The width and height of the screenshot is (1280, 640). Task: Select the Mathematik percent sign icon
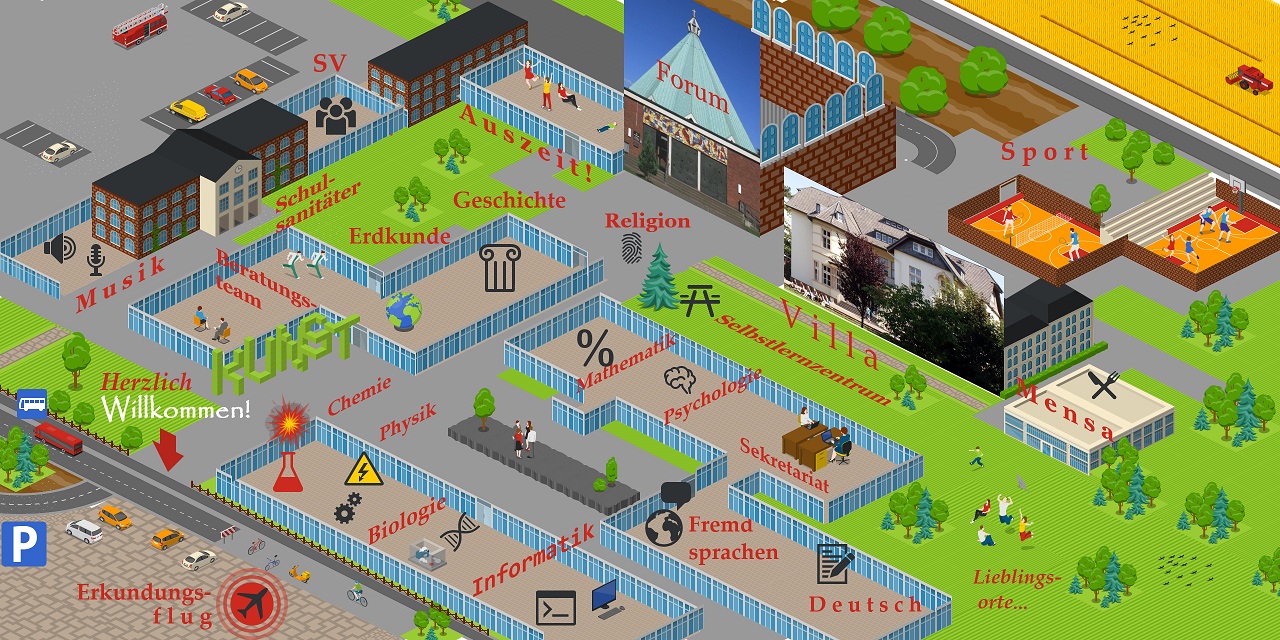point(595,349)
